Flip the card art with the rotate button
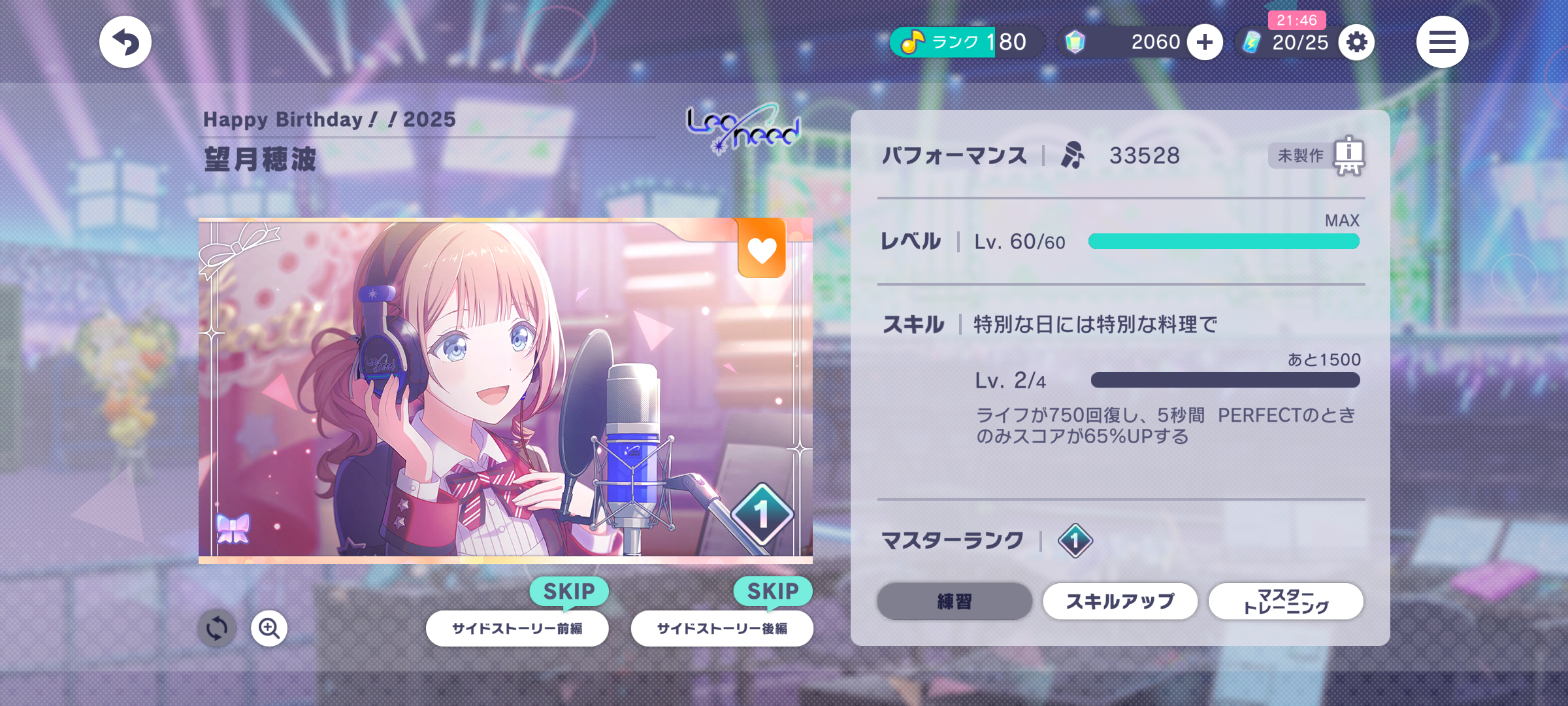 tap(217, 629)
